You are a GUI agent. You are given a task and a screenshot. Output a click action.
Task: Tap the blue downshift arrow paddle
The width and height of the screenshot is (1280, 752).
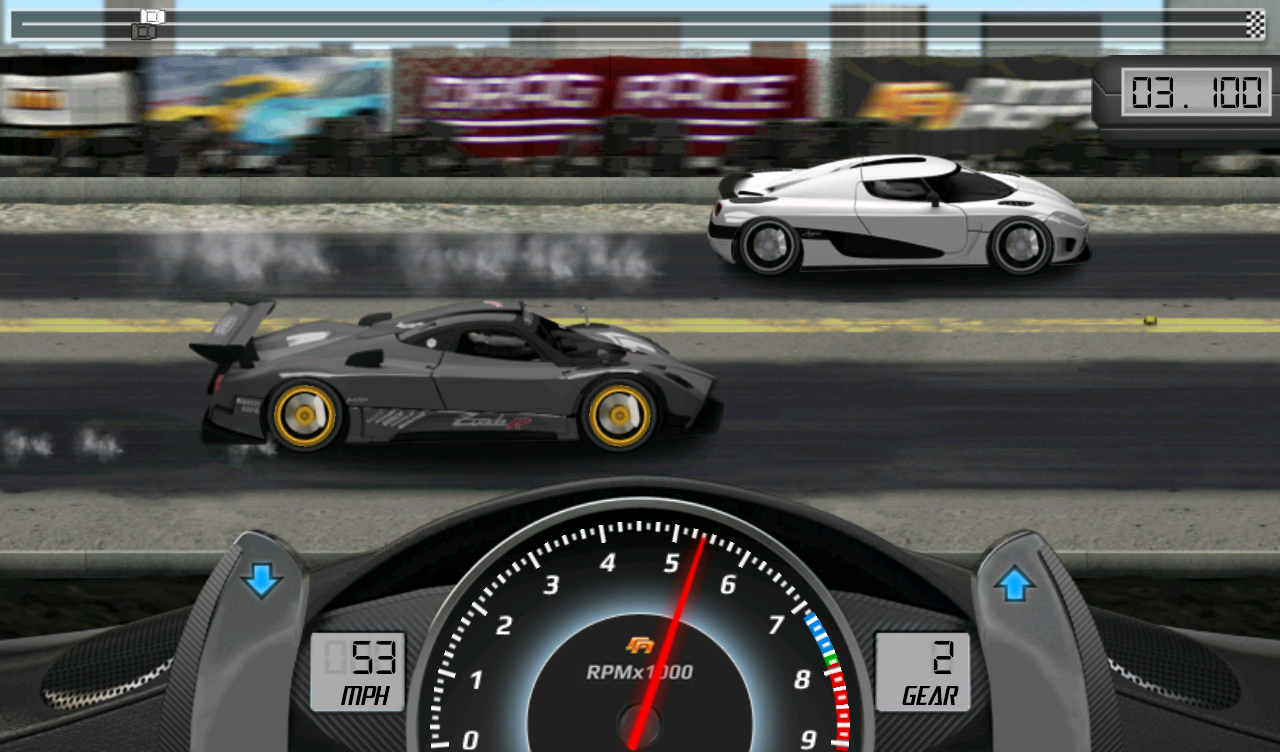click(x=262, y=581)
